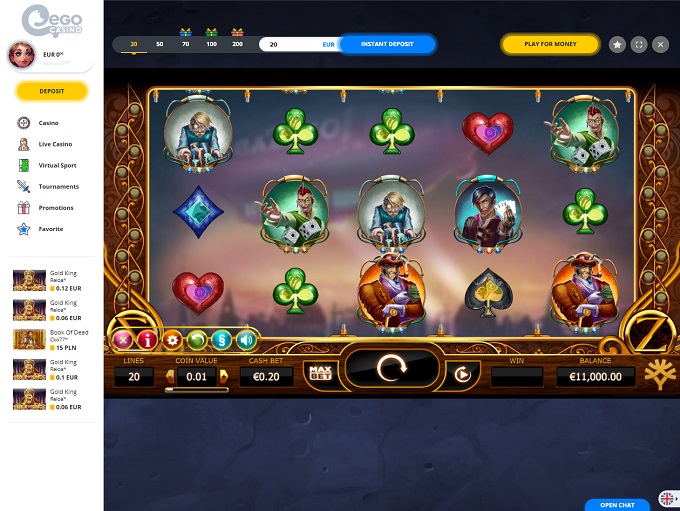Click the blue section-sign rules icon
The image size is (680, 511).
[x=221, y=340]
